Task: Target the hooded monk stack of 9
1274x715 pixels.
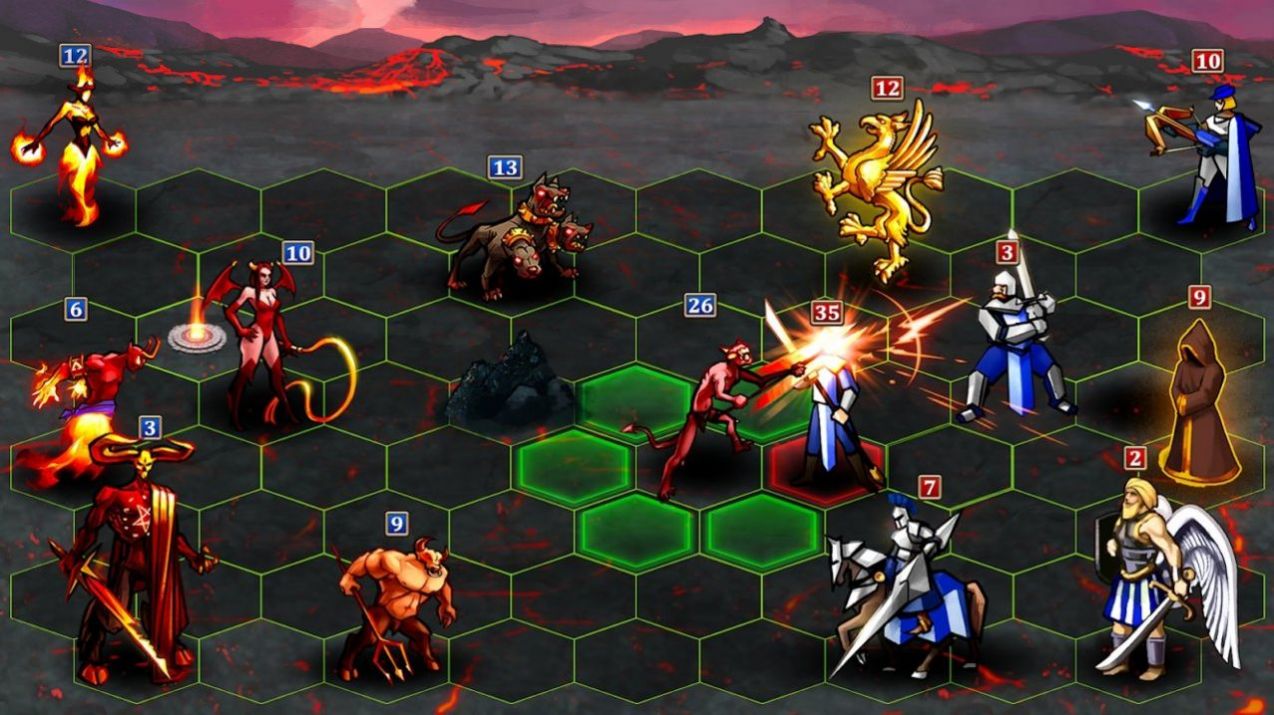Action: (1198, 405)
